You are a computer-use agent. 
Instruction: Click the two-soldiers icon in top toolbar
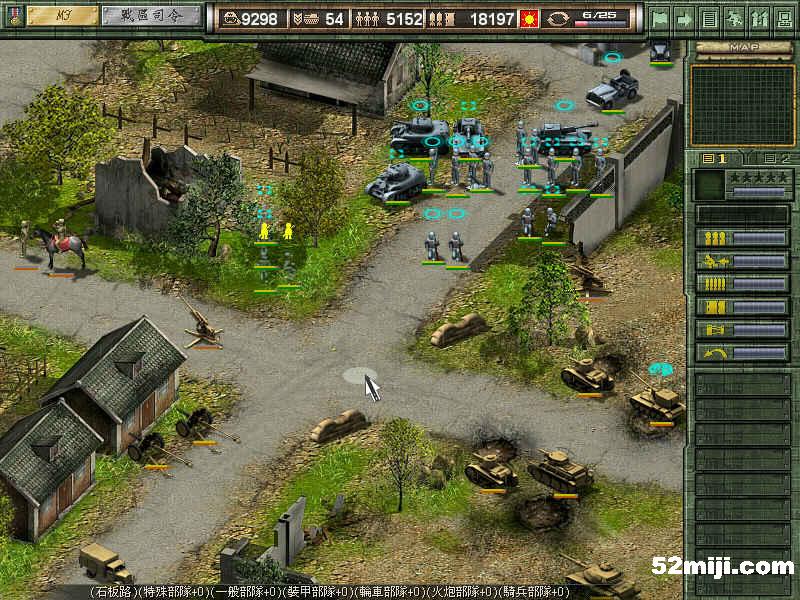coord(759,18)
